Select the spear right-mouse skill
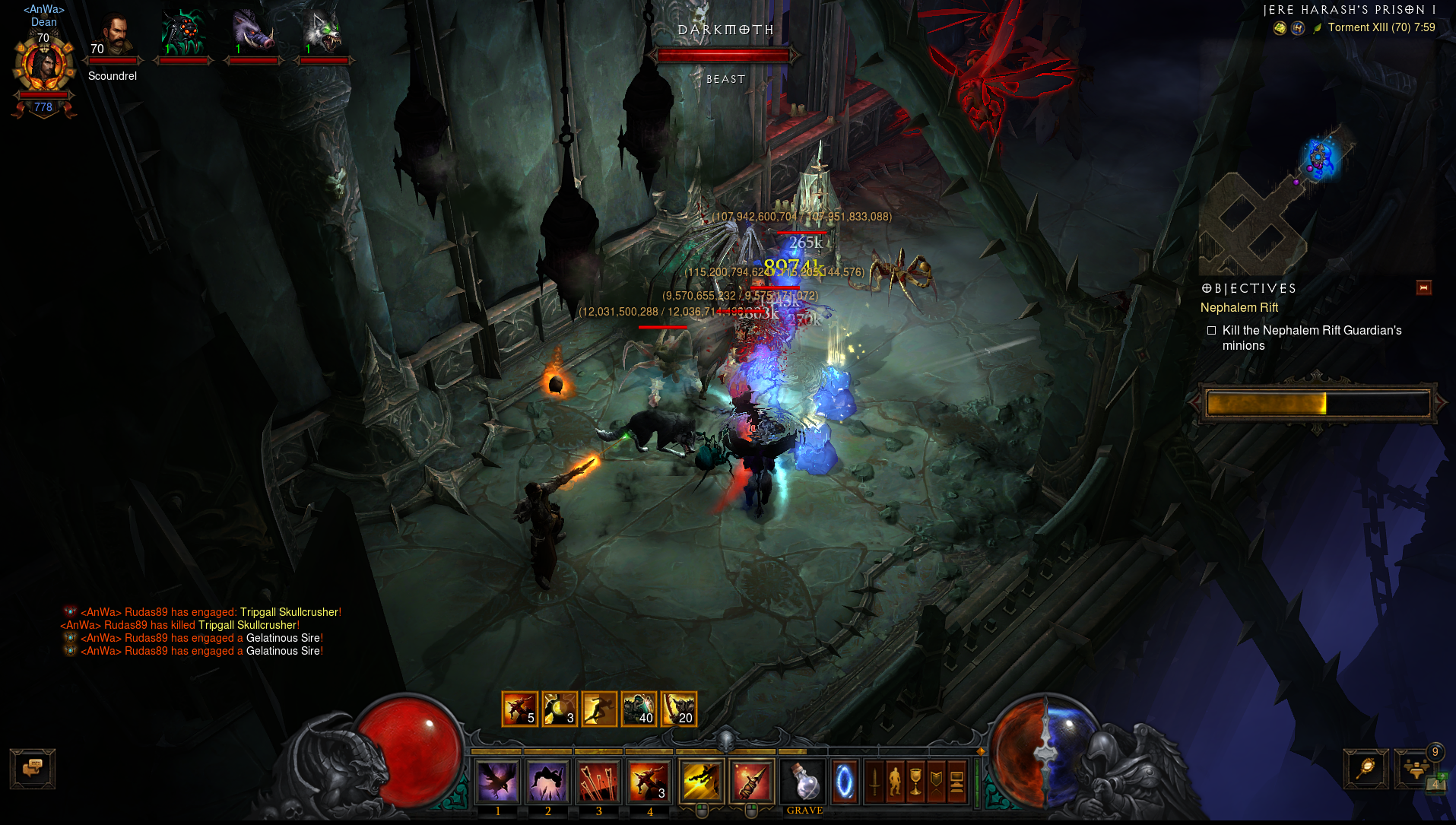The width and height of the screenshot is (1456, 825). 751,782
